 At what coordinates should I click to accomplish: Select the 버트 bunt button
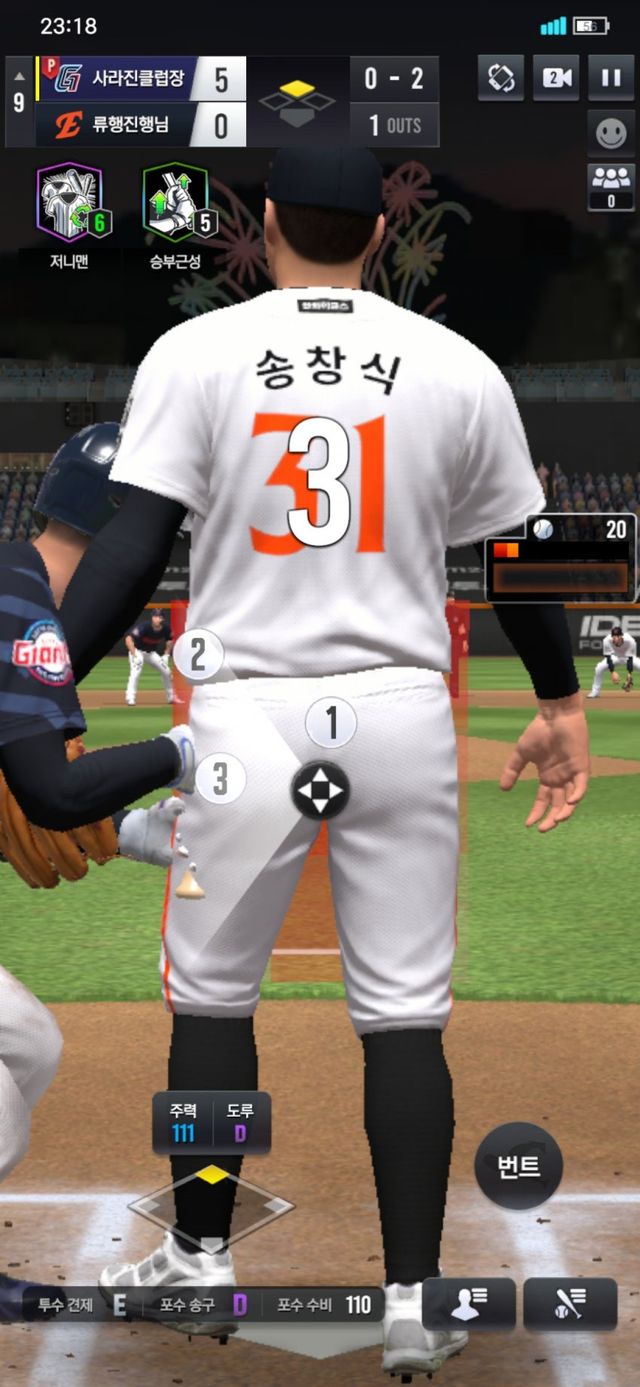518,1165
